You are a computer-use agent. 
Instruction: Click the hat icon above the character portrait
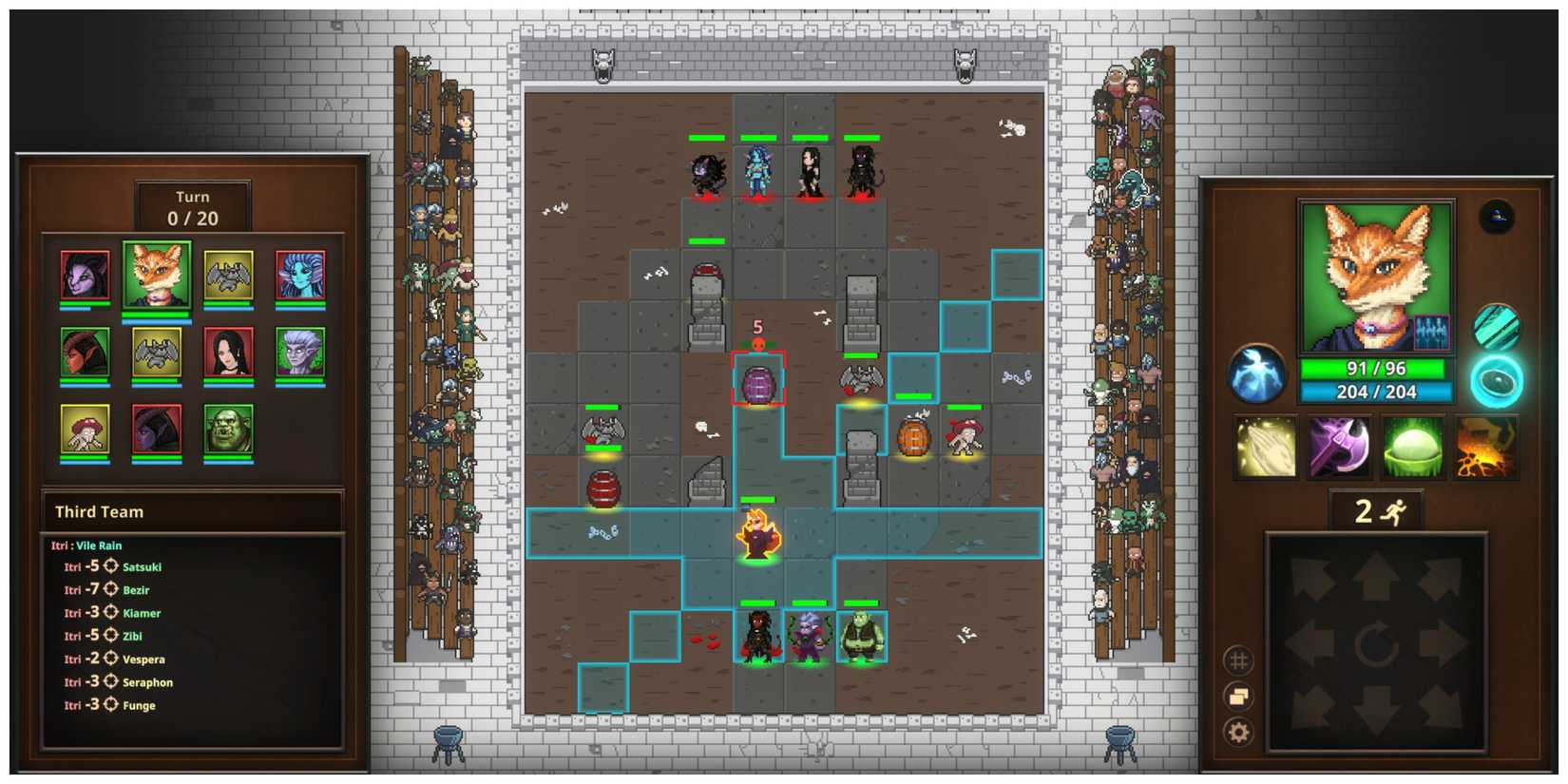click(x=1495, y=216)
